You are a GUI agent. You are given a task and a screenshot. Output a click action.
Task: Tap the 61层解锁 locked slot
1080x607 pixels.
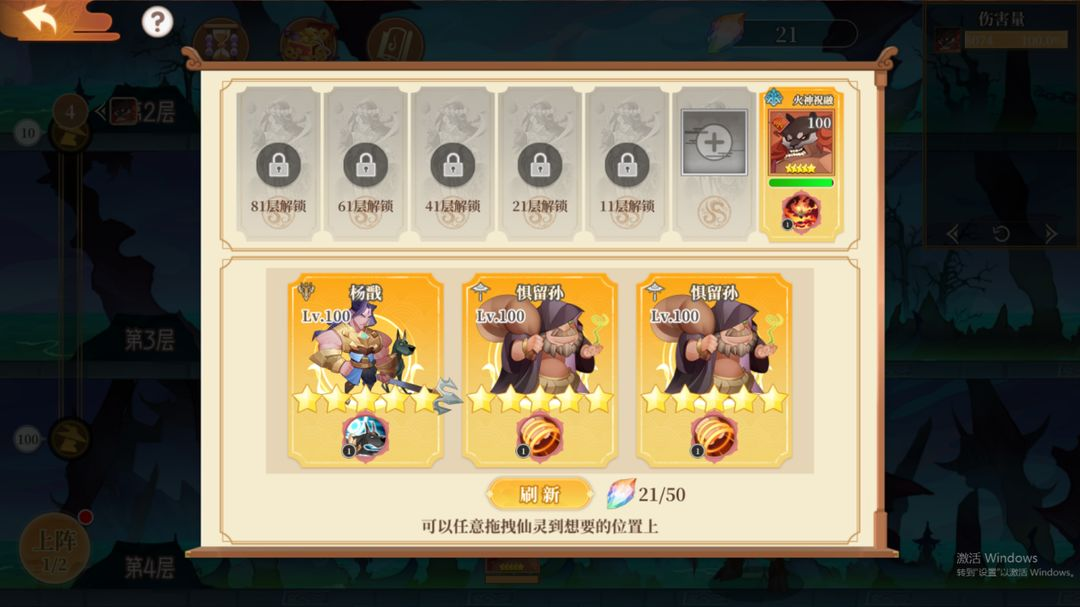365,165
